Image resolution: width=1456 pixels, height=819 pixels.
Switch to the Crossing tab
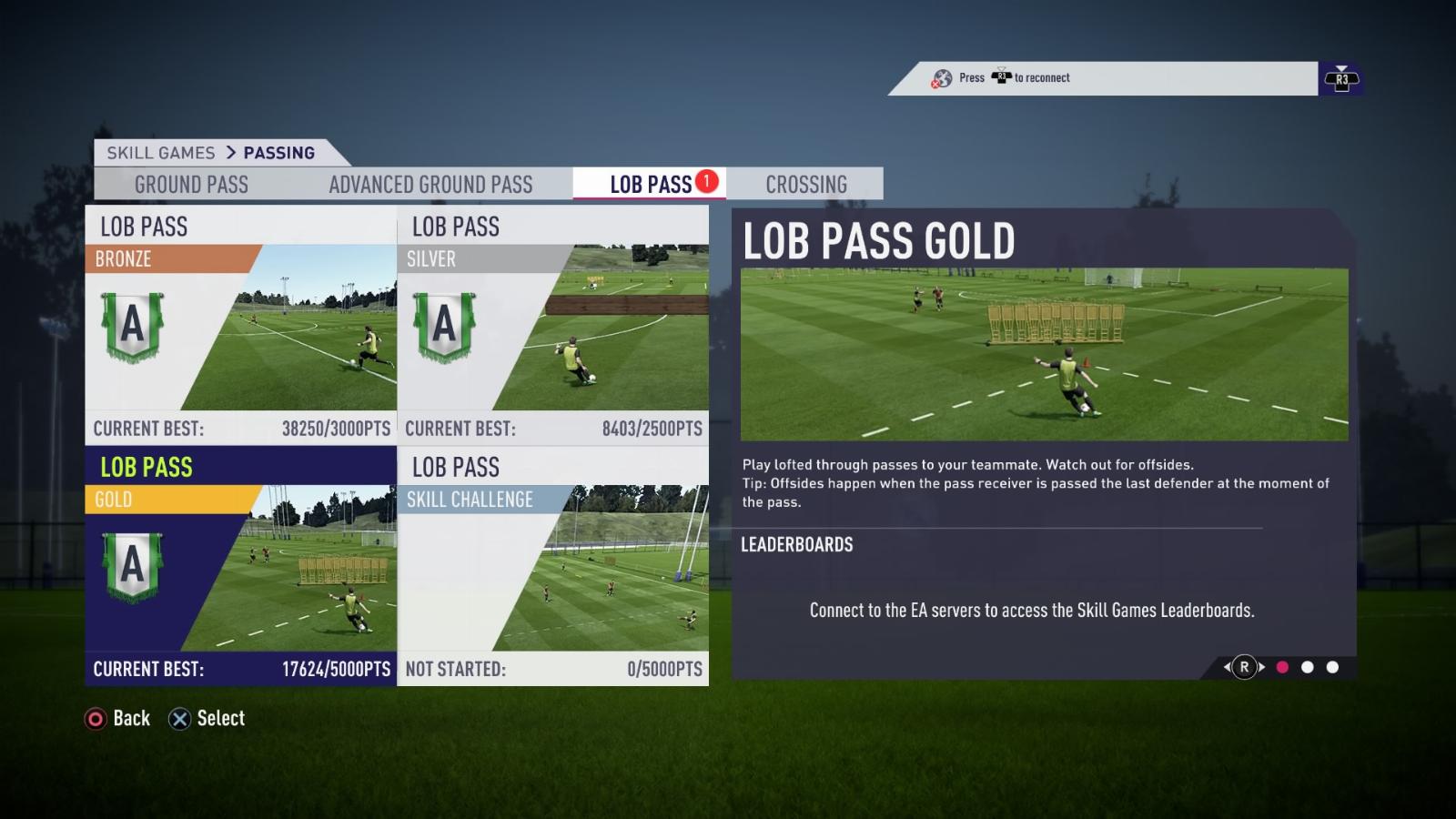(x=806, y=185)
